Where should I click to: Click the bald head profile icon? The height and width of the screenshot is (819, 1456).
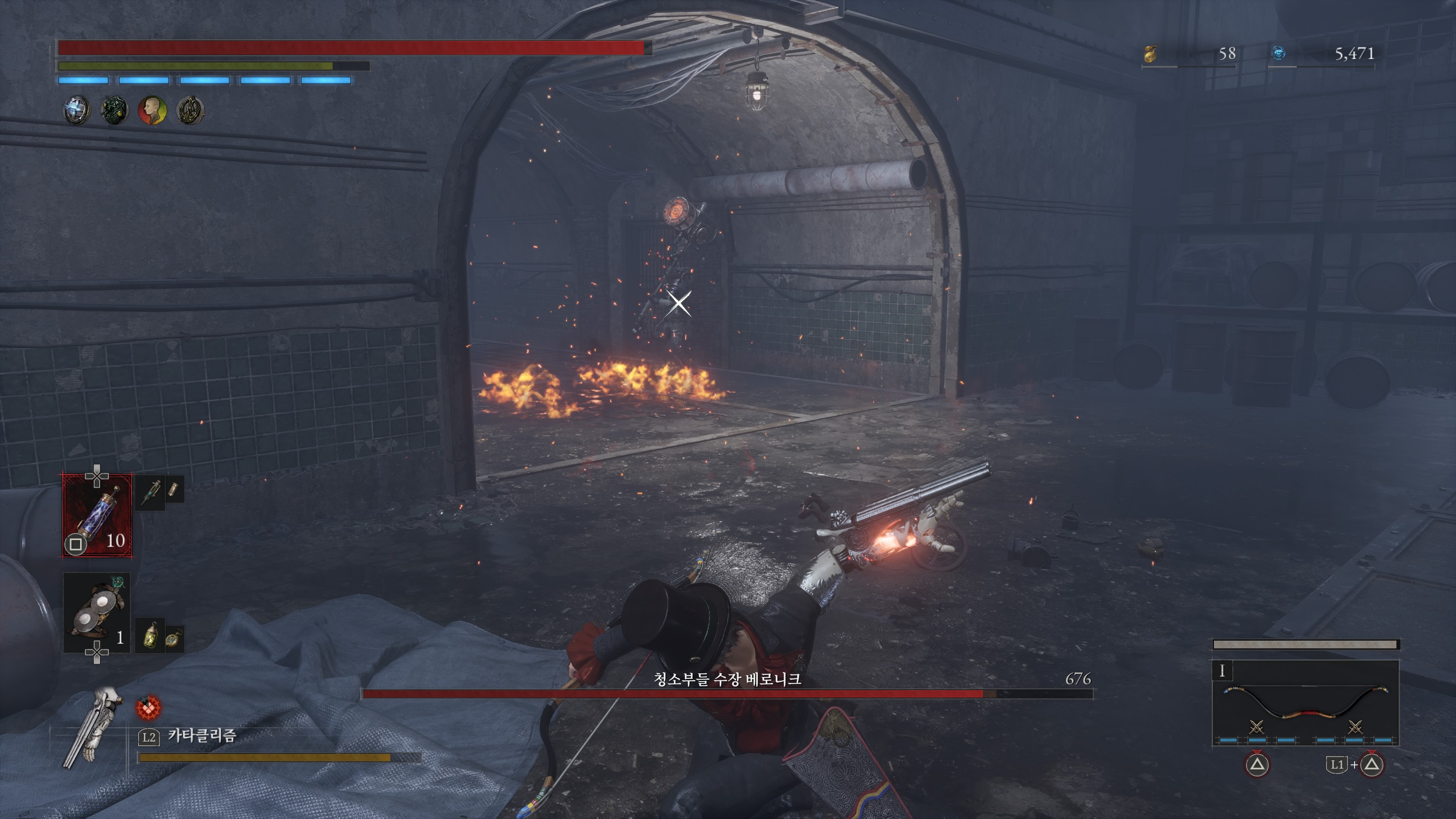tap(152, 110)
